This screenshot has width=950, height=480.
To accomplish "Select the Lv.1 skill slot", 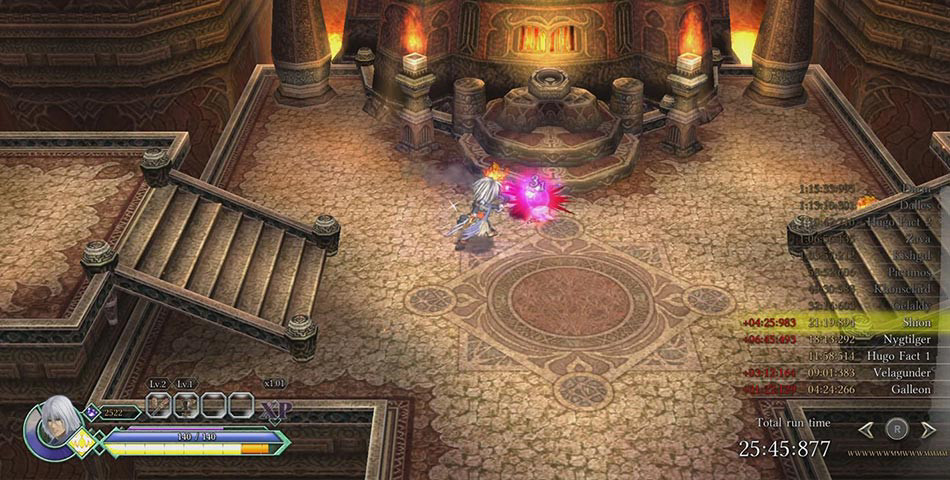I will [186, 405].
